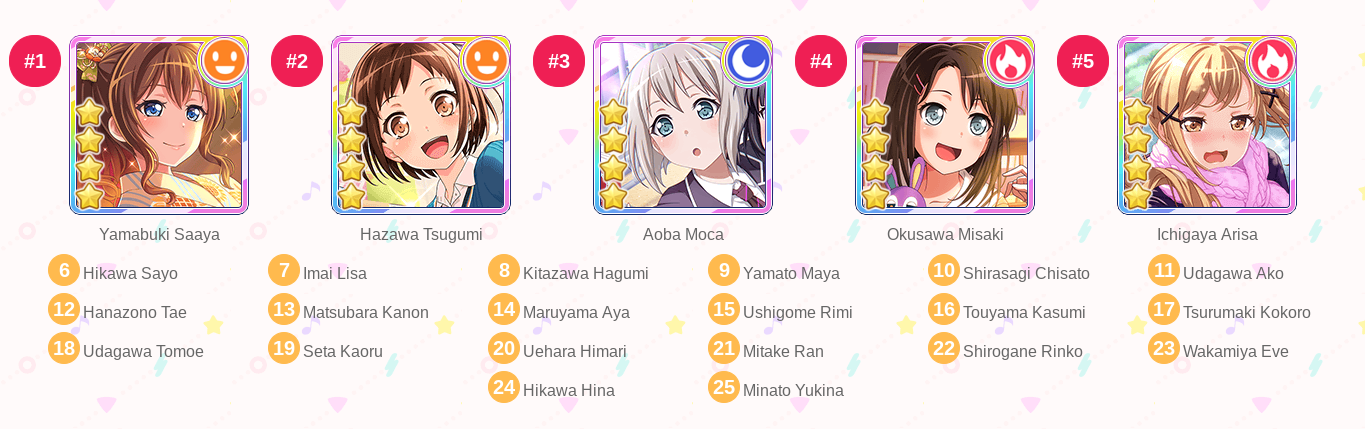Open Yamabuki Saaya's card thumbnail

(159, 125)
